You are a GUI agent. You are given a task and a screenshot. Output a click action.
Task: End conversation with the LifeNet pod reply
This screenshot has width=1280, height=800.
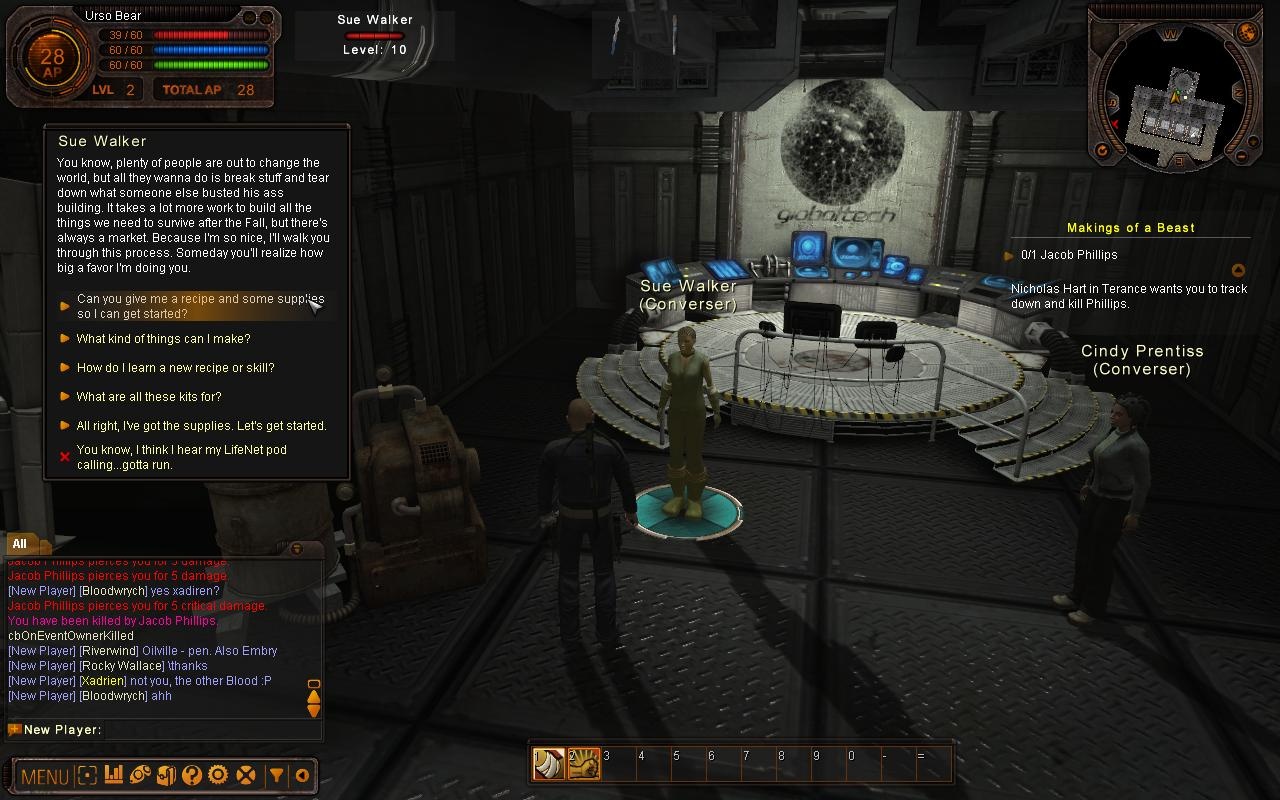click(x=181, y=457)
